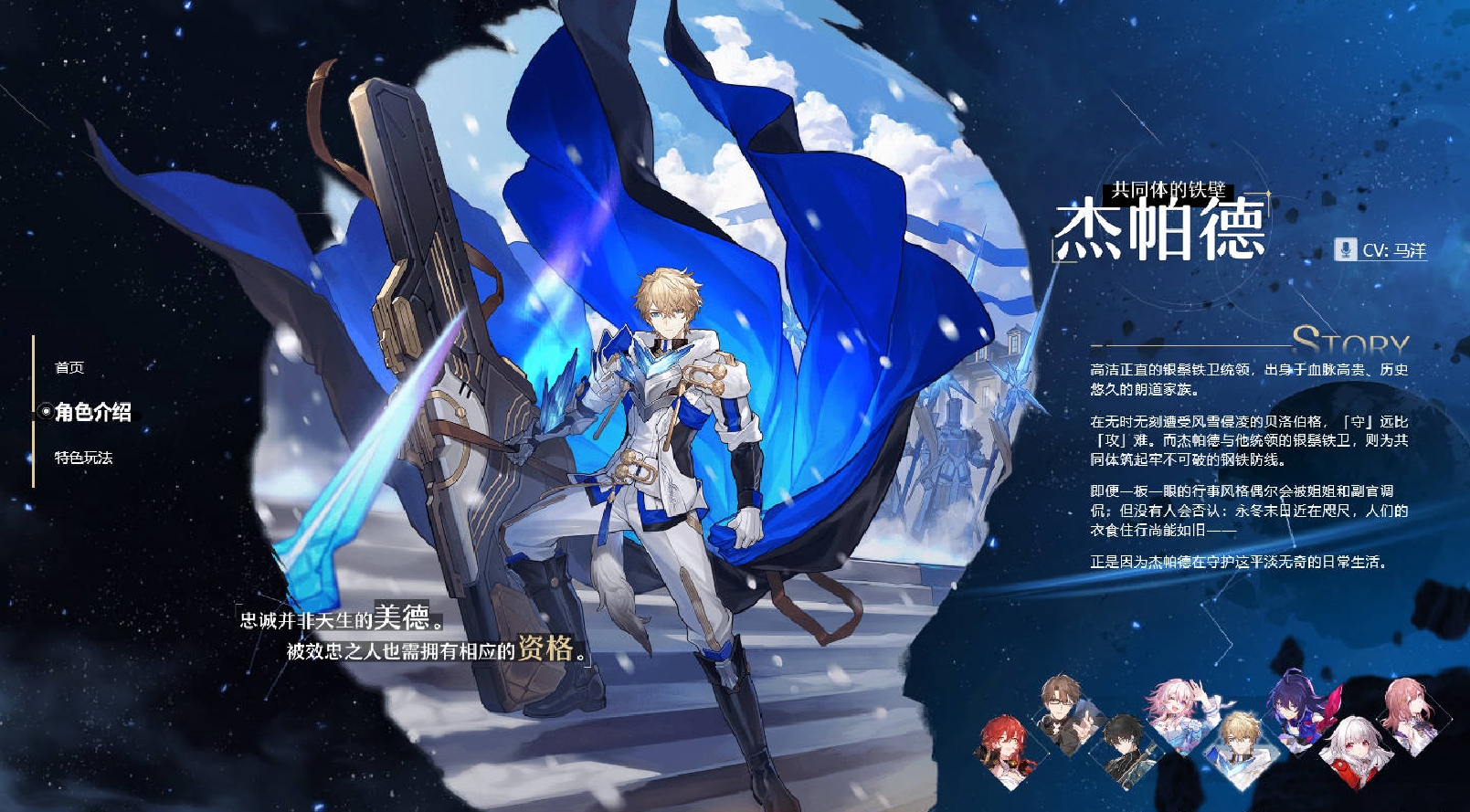This screenshot has width=1470, height=812.
Task: Select March 7th's character portrait icon
Action: coord(1180,712)
